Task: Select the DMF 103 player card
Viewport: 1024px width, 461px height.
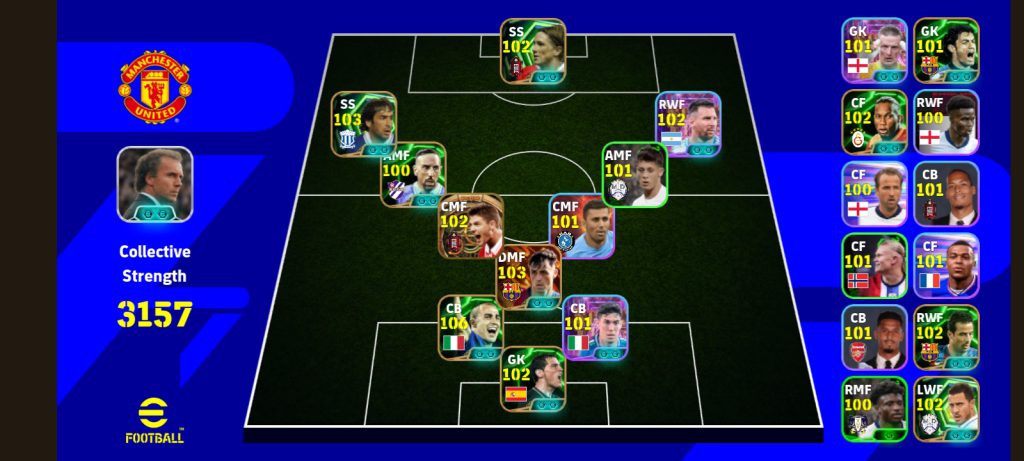Action: coord(528,277)
